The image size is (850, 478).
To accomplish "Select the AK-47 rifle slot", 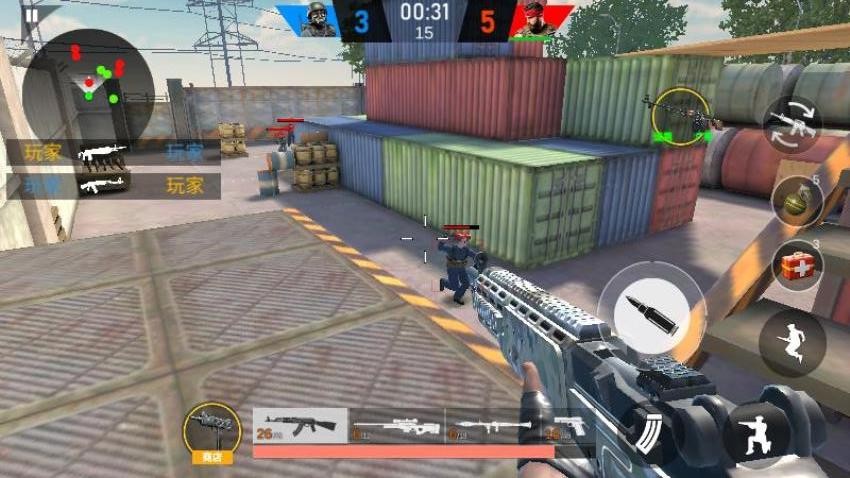I will pyautogui.click(x=300, y=424).
